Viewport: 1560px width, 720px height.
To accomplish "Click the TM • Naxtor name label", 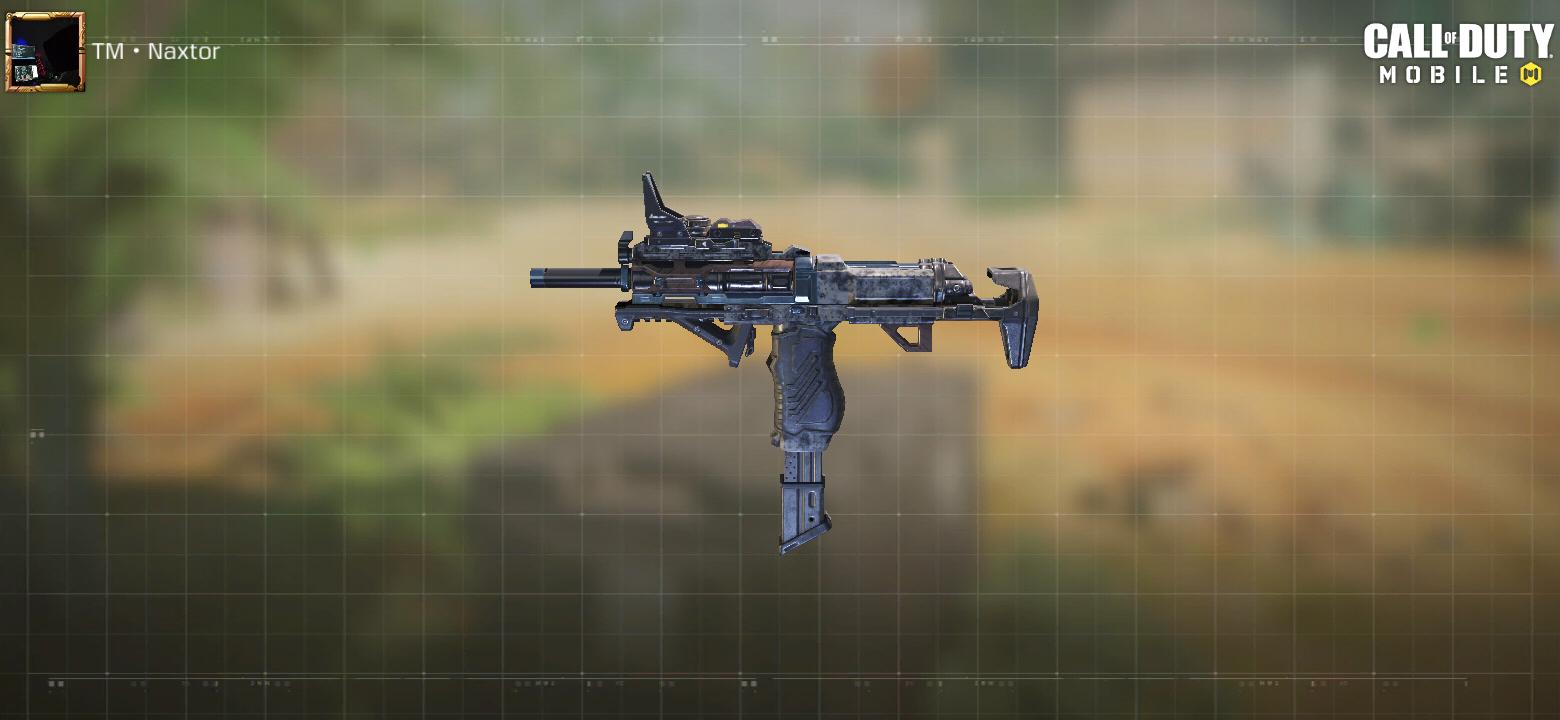I will pos(155,52).
